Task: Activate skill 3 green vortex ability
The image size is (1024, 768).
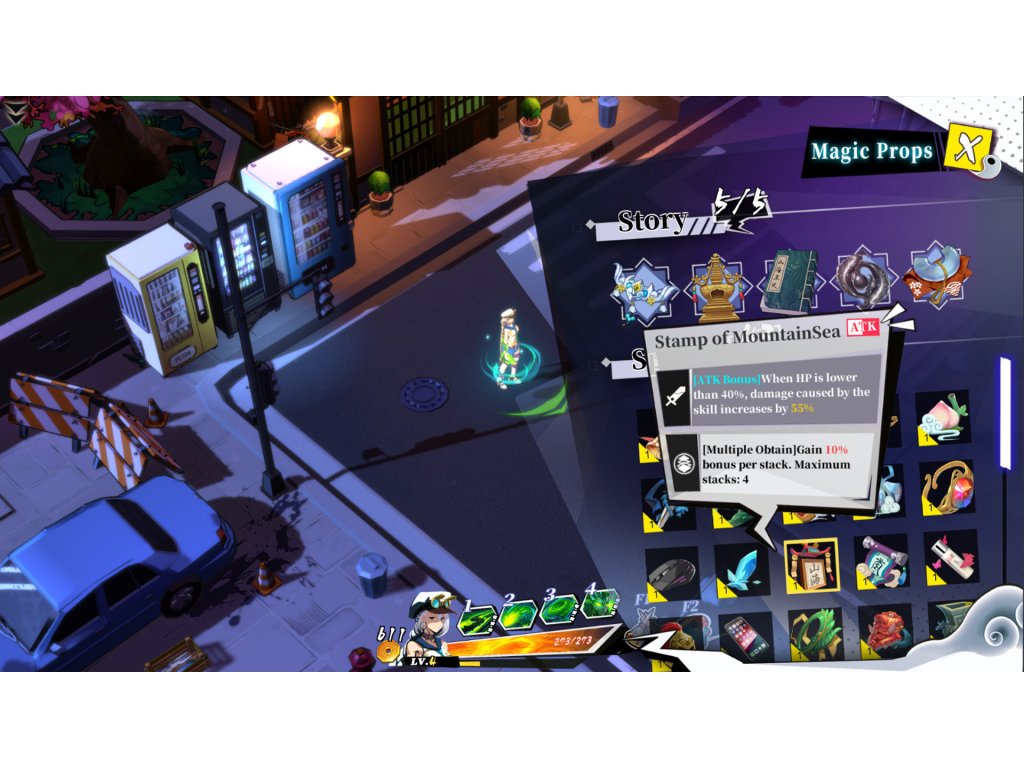Action: click(560, 609)
